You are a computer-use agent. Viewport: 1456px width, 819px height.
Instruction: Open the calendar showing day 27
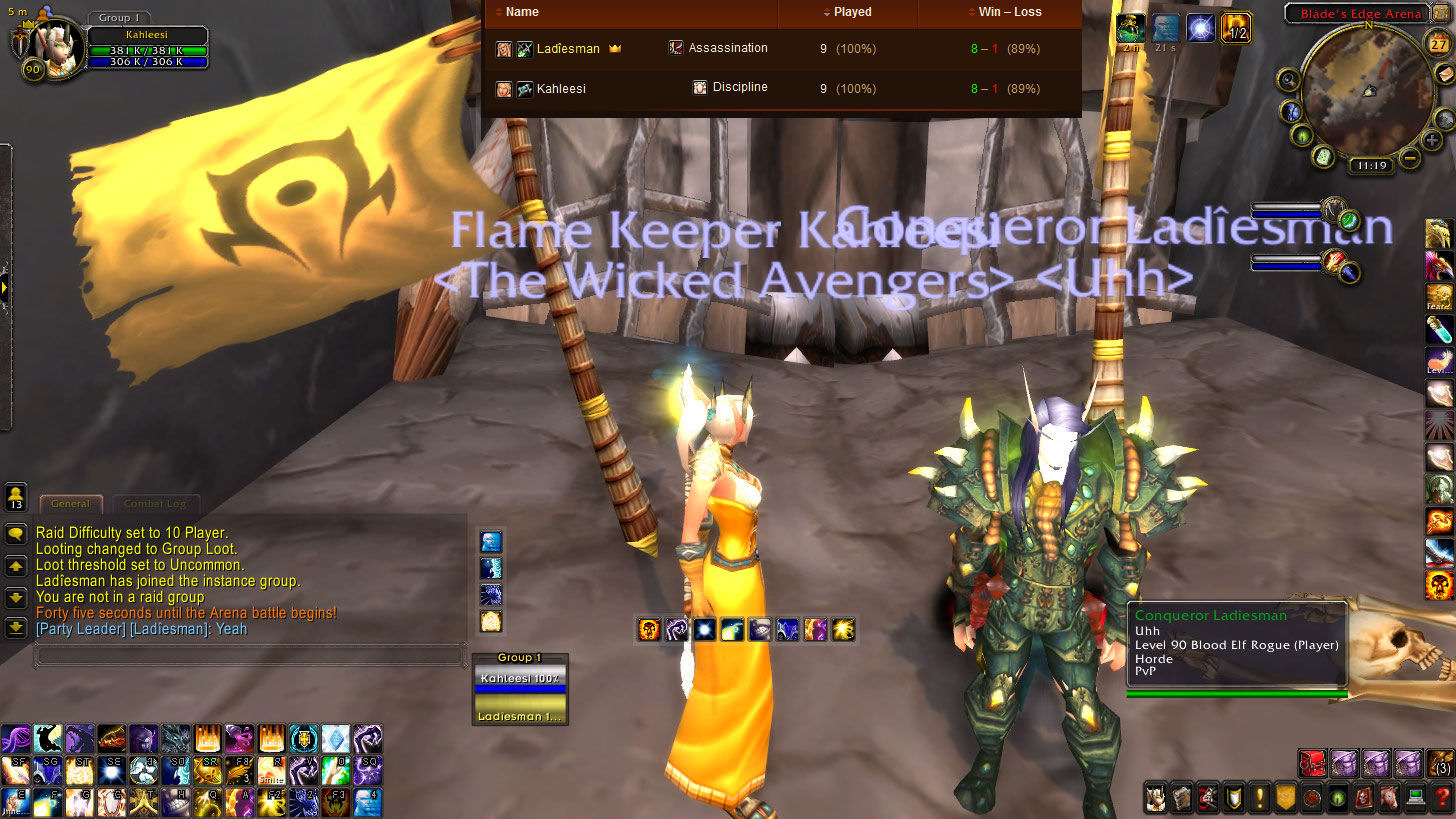(x=1438, y=44)
